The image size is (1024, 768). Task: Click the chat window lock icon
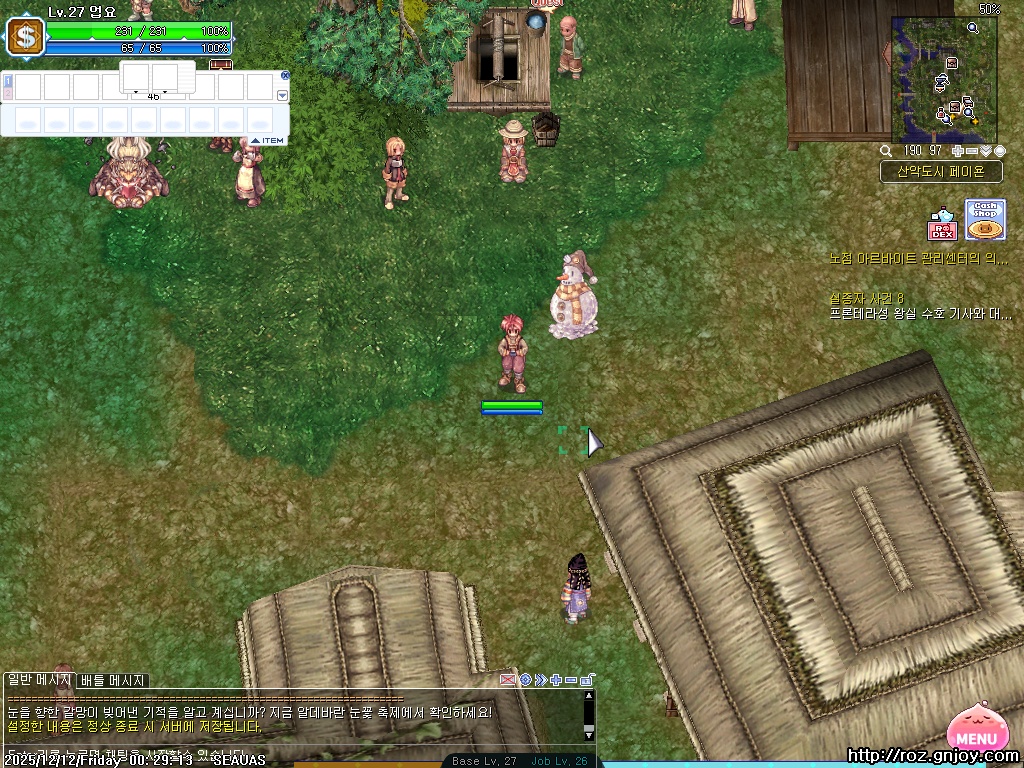coord(587,680)
